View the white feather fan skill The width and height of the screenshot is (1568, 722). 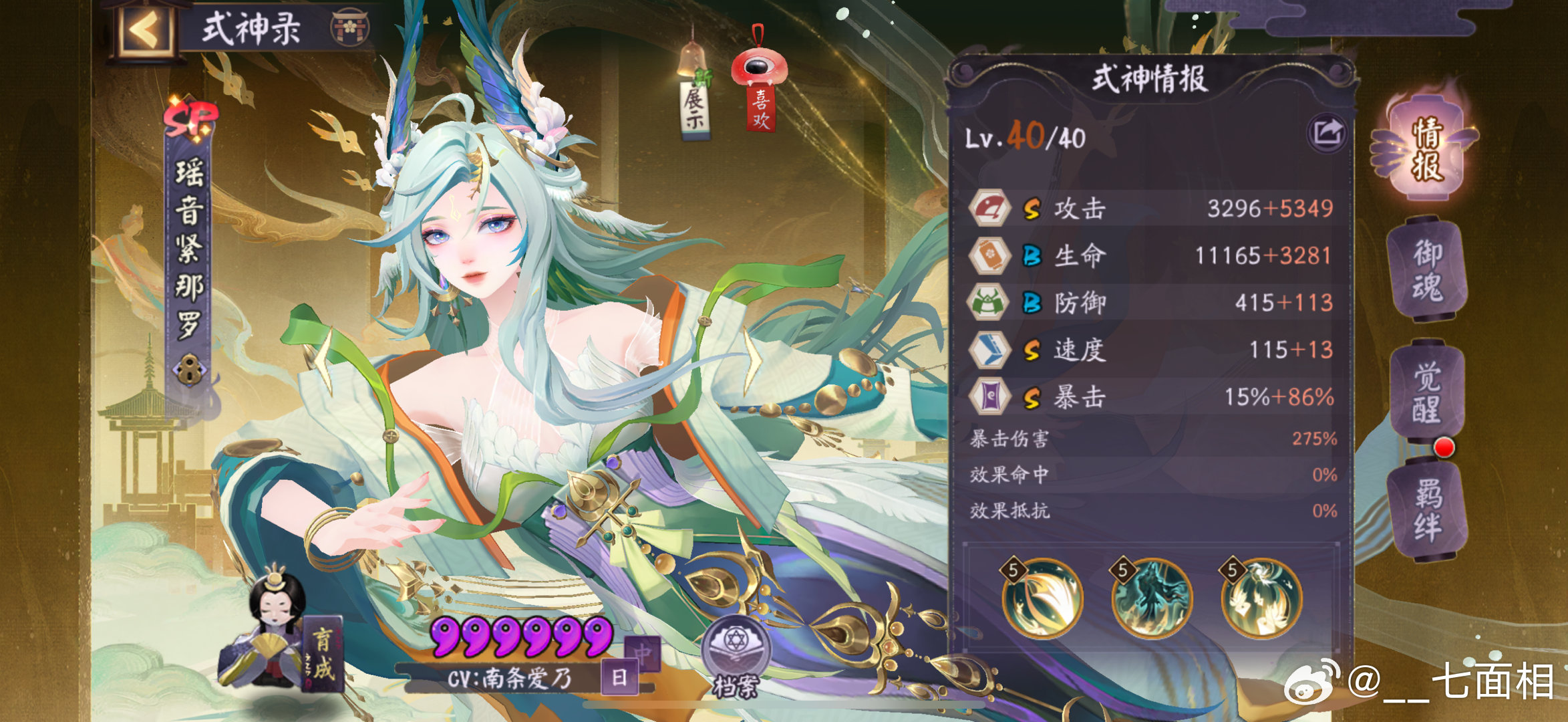(1043, 598)
